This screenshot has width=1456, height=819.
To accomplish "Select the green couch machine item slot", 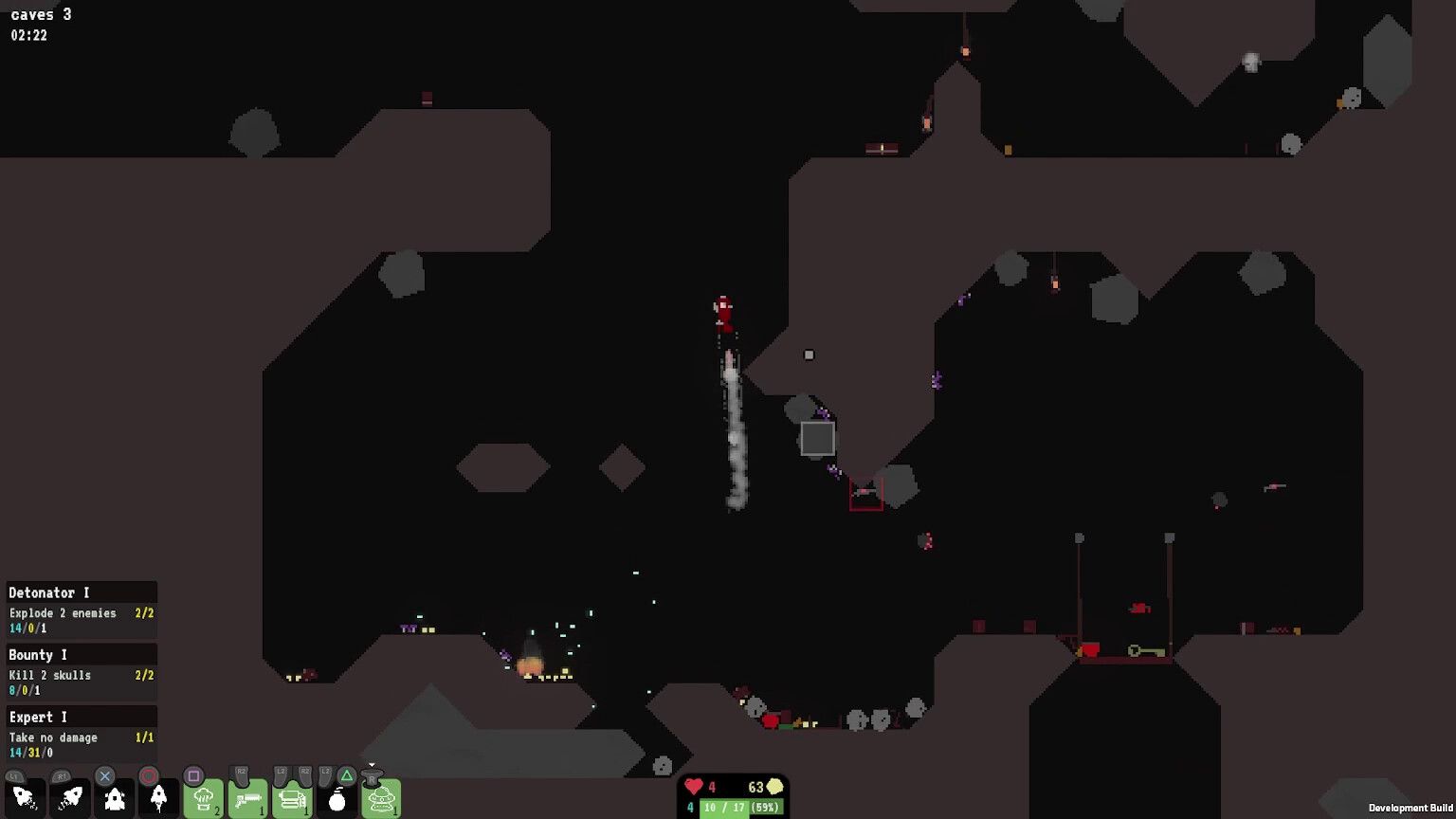I will (291, 799).
